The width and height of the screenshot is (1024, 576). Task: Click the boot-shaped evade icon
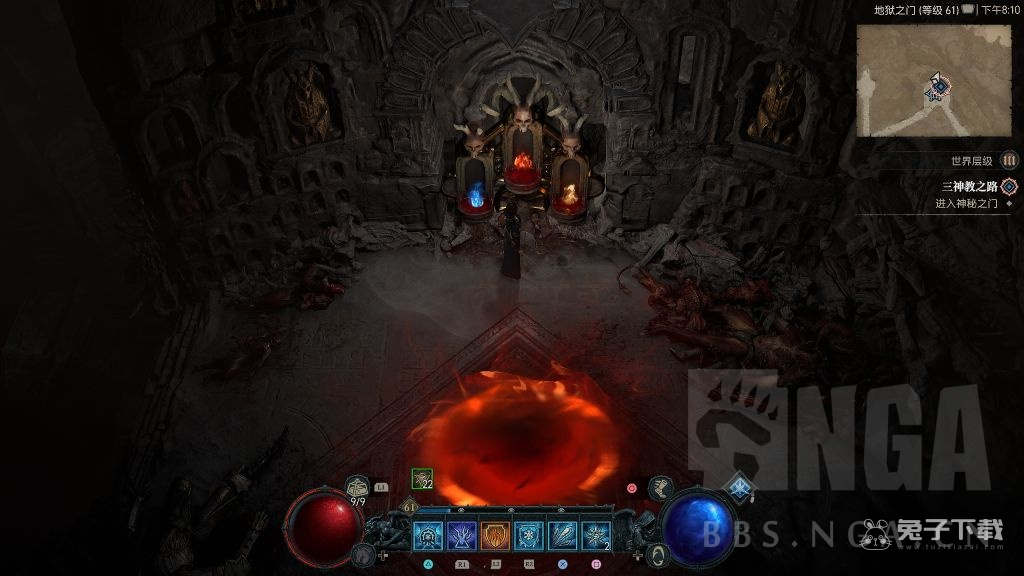[x=660, y=487]
